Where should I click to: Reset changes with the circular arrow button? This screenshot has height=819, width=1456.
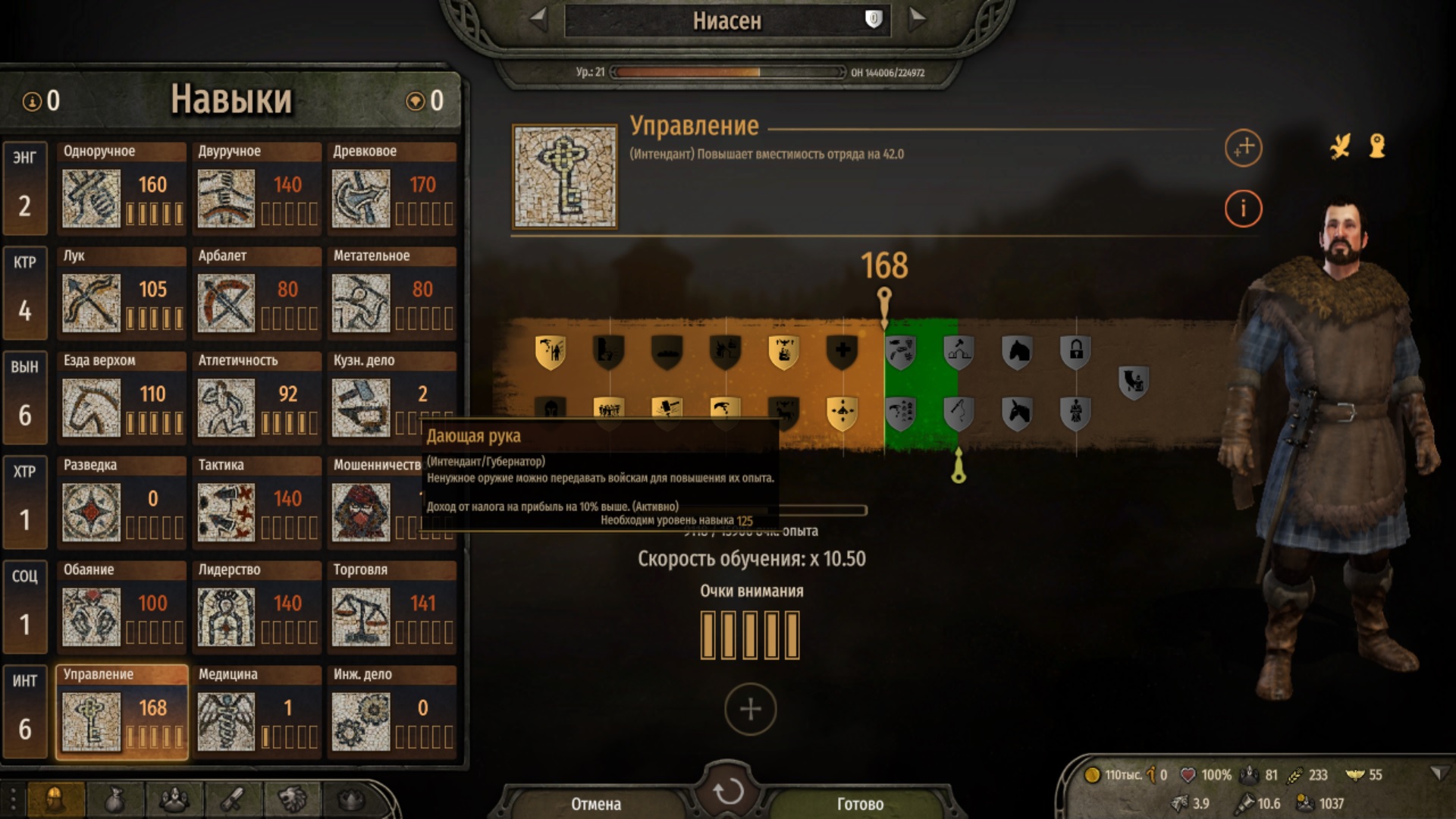click(728, 792)
